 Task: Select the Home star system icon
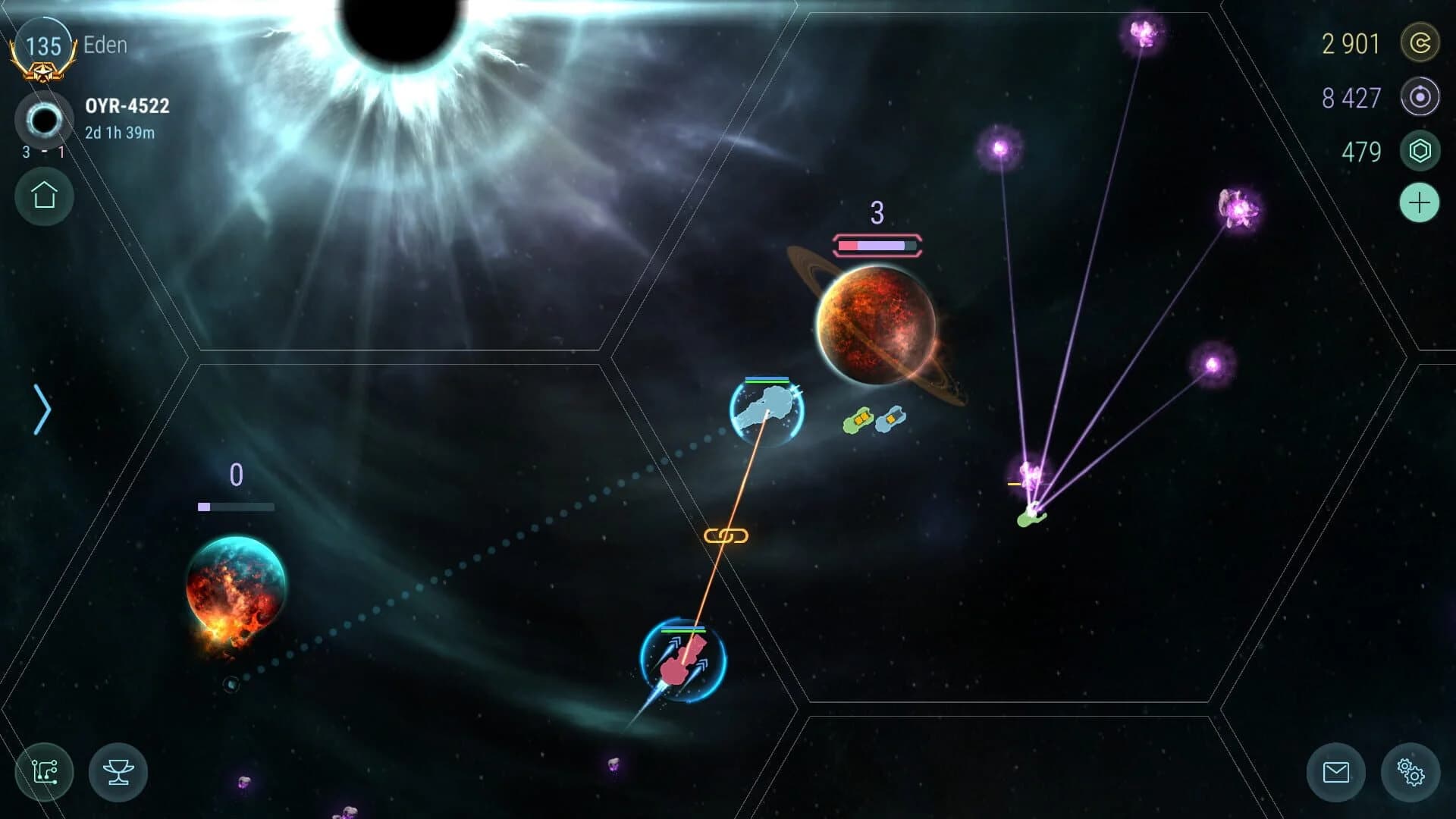(x=43, y=196)
